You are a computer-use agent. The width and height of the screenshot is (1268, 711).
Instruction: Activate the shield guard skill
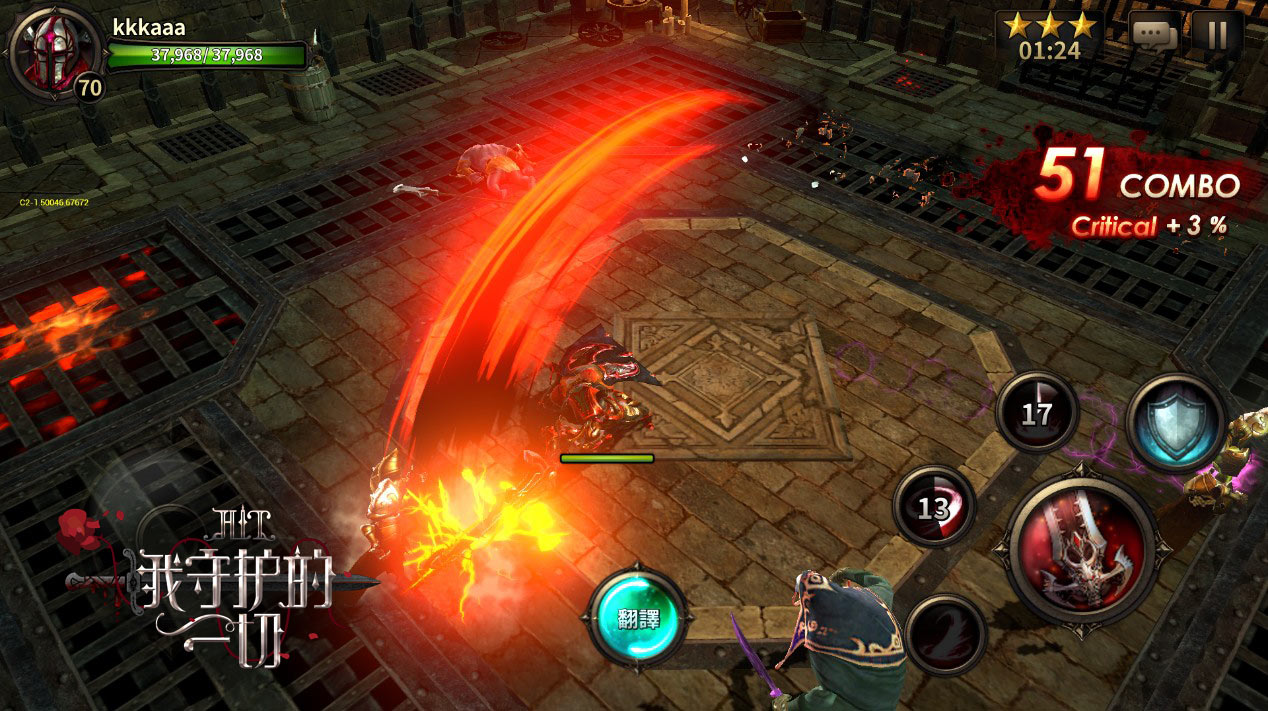[x=1176, y=422]
